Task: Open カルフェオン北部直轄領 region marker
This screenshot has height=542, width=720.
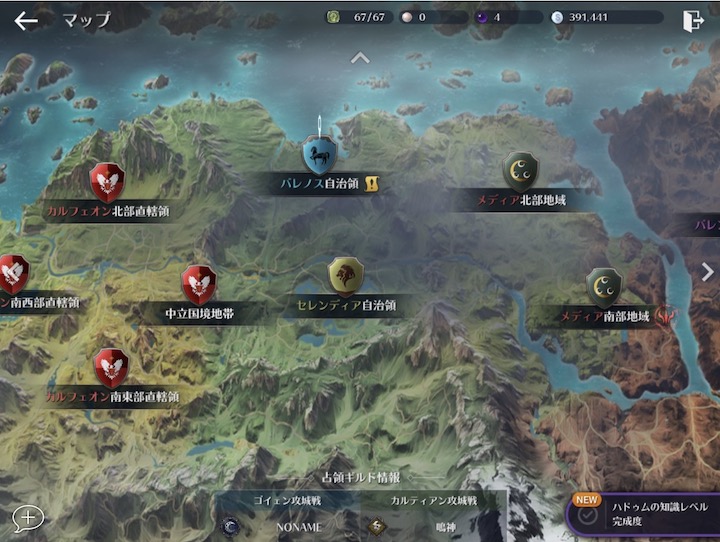Action: (107, 183)
